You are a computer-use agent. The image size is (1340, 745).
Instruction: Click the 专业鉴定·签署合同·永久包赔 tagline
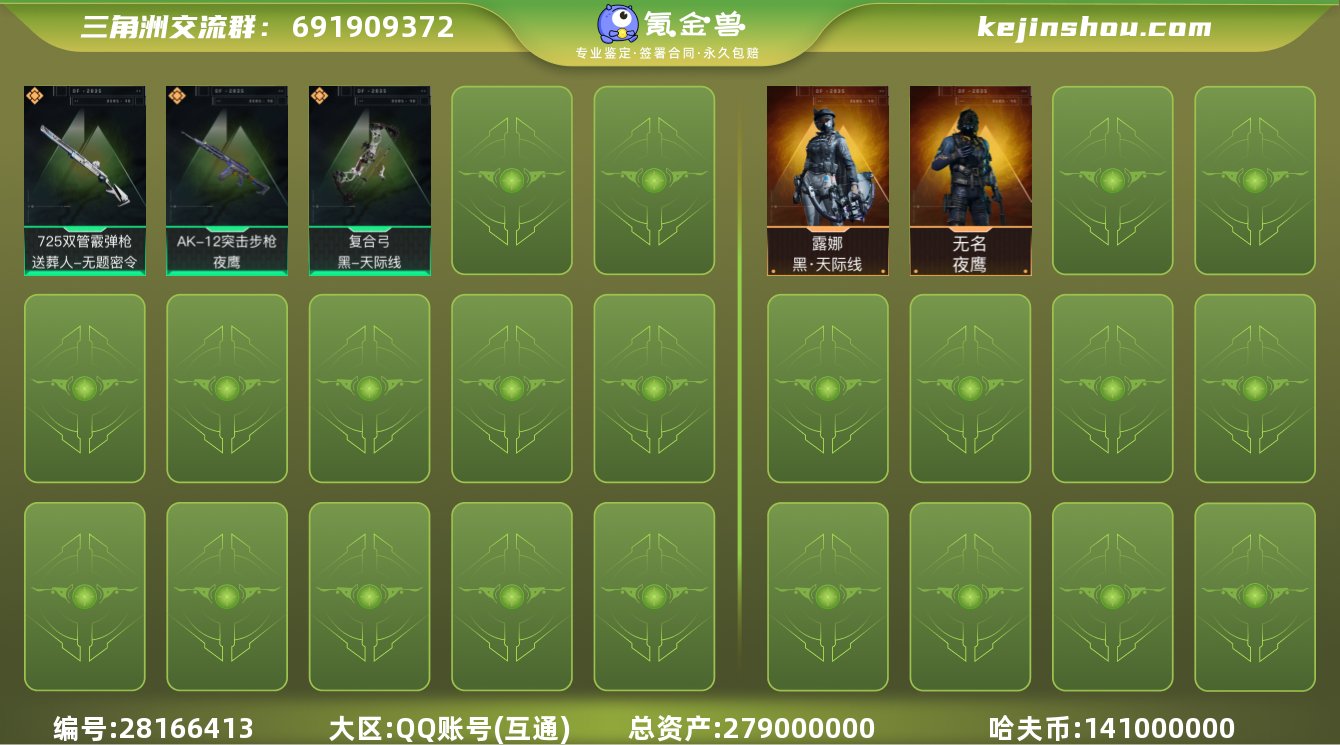pos(669,53)
